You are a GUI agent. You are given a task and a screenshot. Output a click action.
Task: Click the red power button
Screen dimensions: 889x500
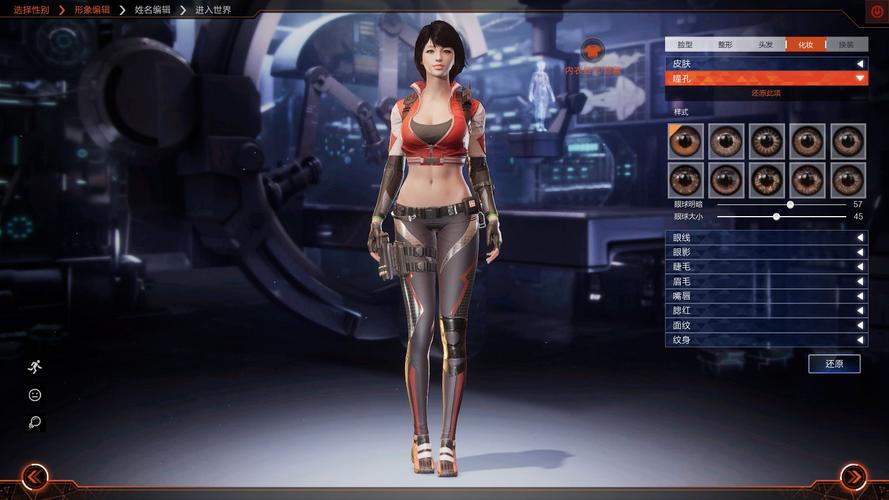(876, 12)
